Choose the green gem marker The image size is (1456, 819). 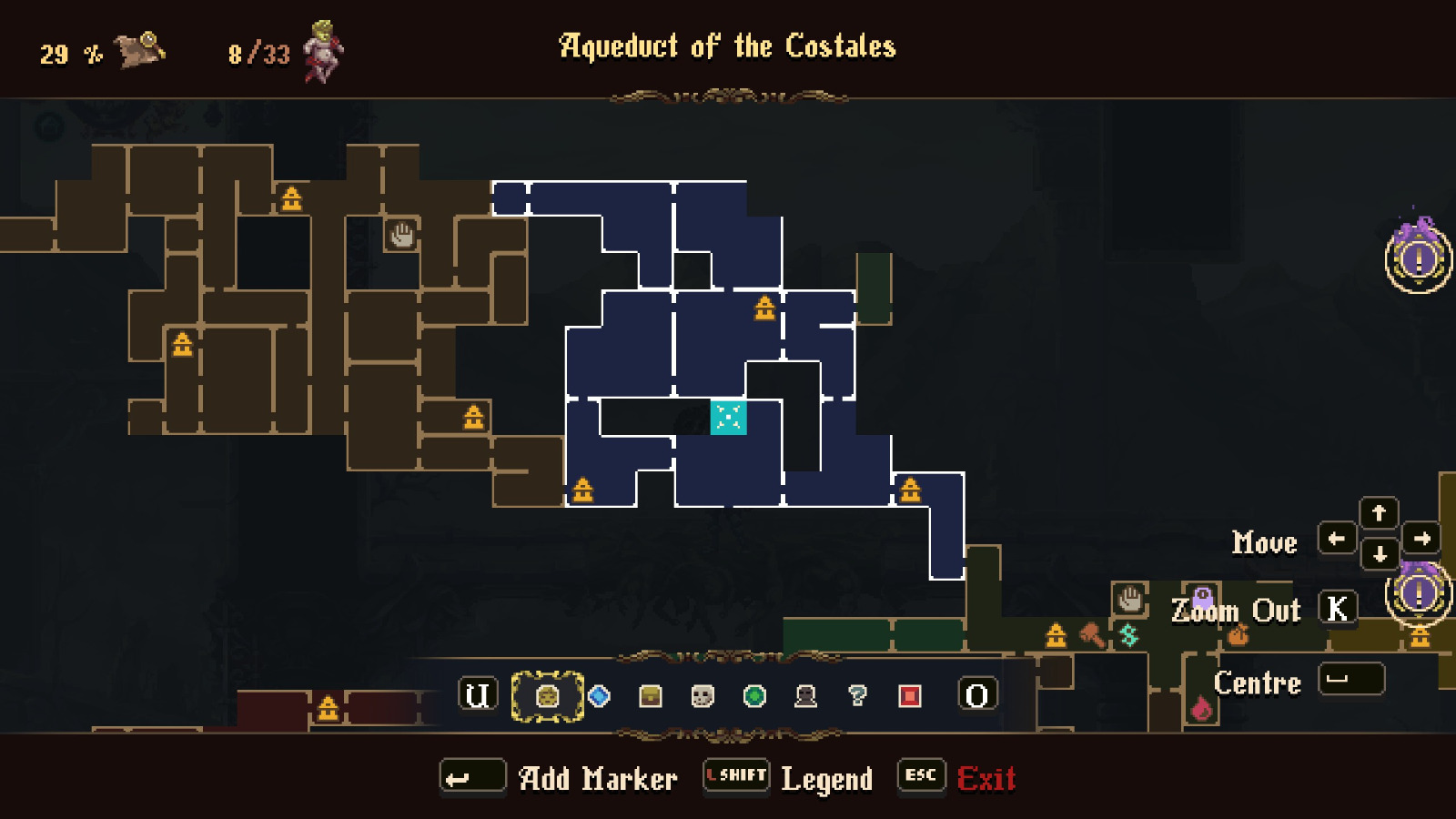(753, 696)
